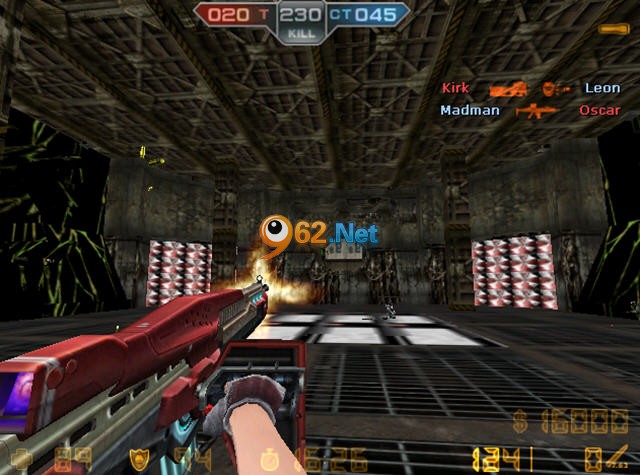Select the Kirk killed Leon kill feed row

tap(530, 89)
